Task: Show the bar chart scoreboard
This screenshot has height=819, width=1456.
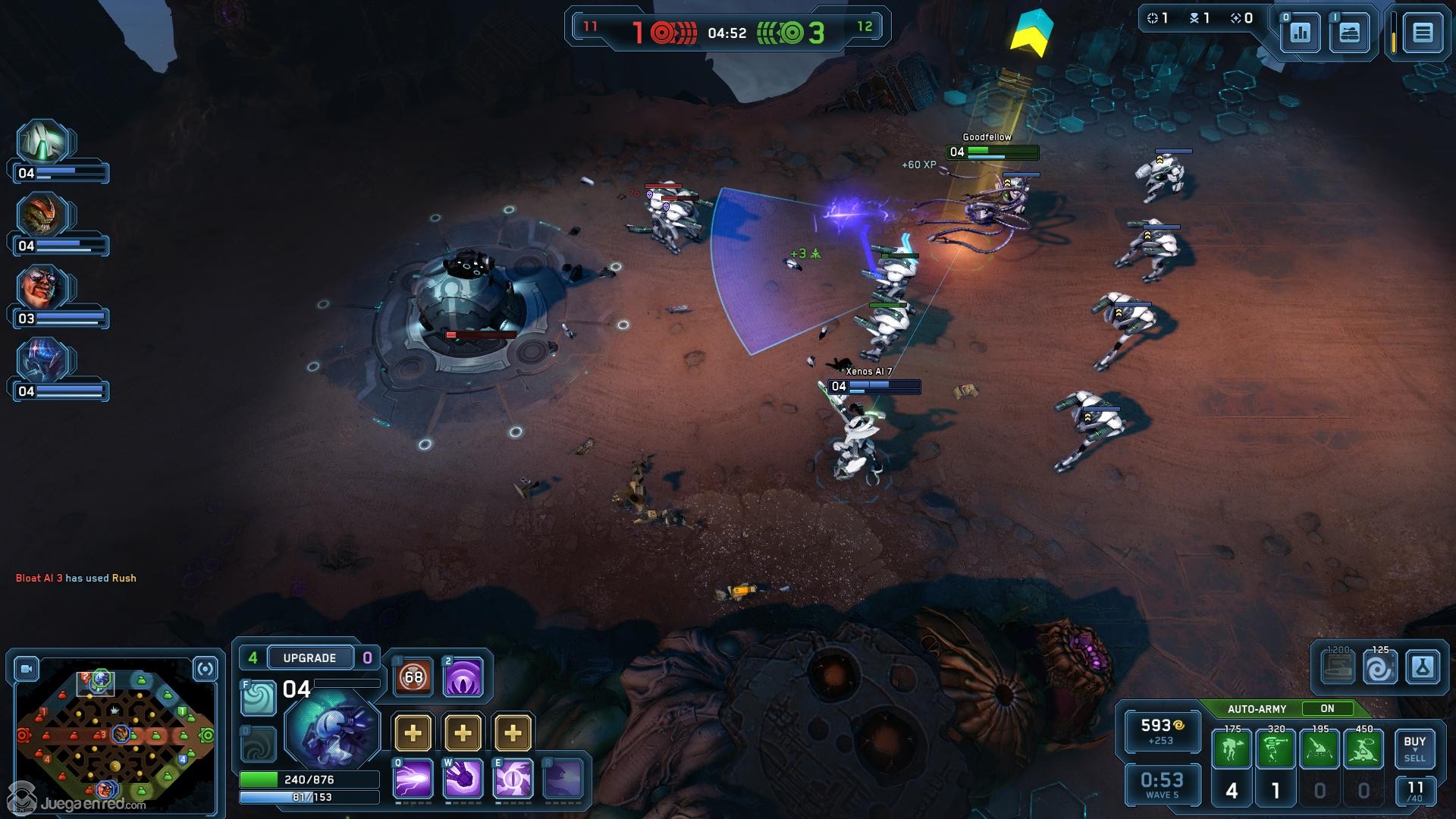Action: [x=1301, y=33]
